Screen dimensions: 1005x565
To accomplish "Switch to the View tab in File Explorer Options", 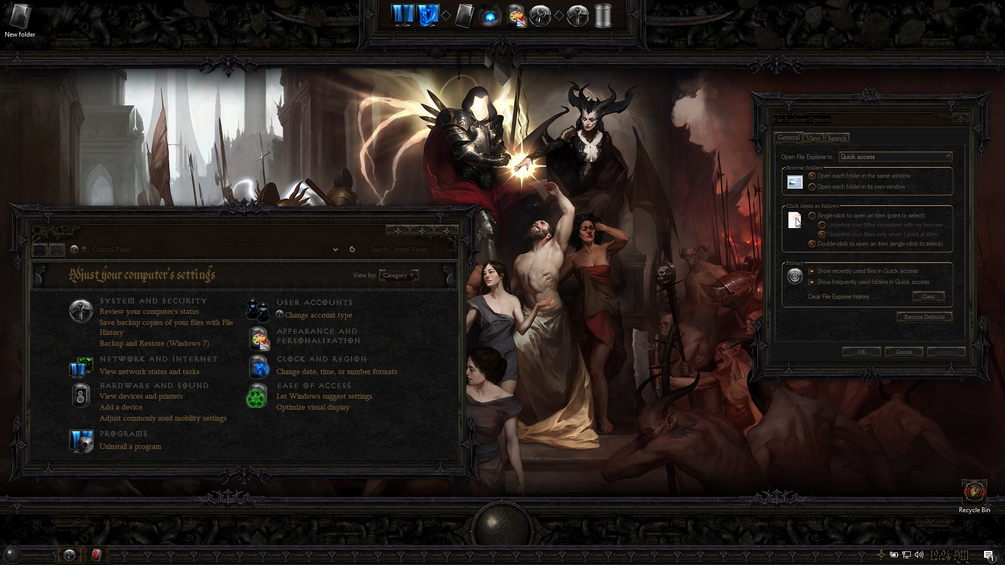I will (813, 138).
